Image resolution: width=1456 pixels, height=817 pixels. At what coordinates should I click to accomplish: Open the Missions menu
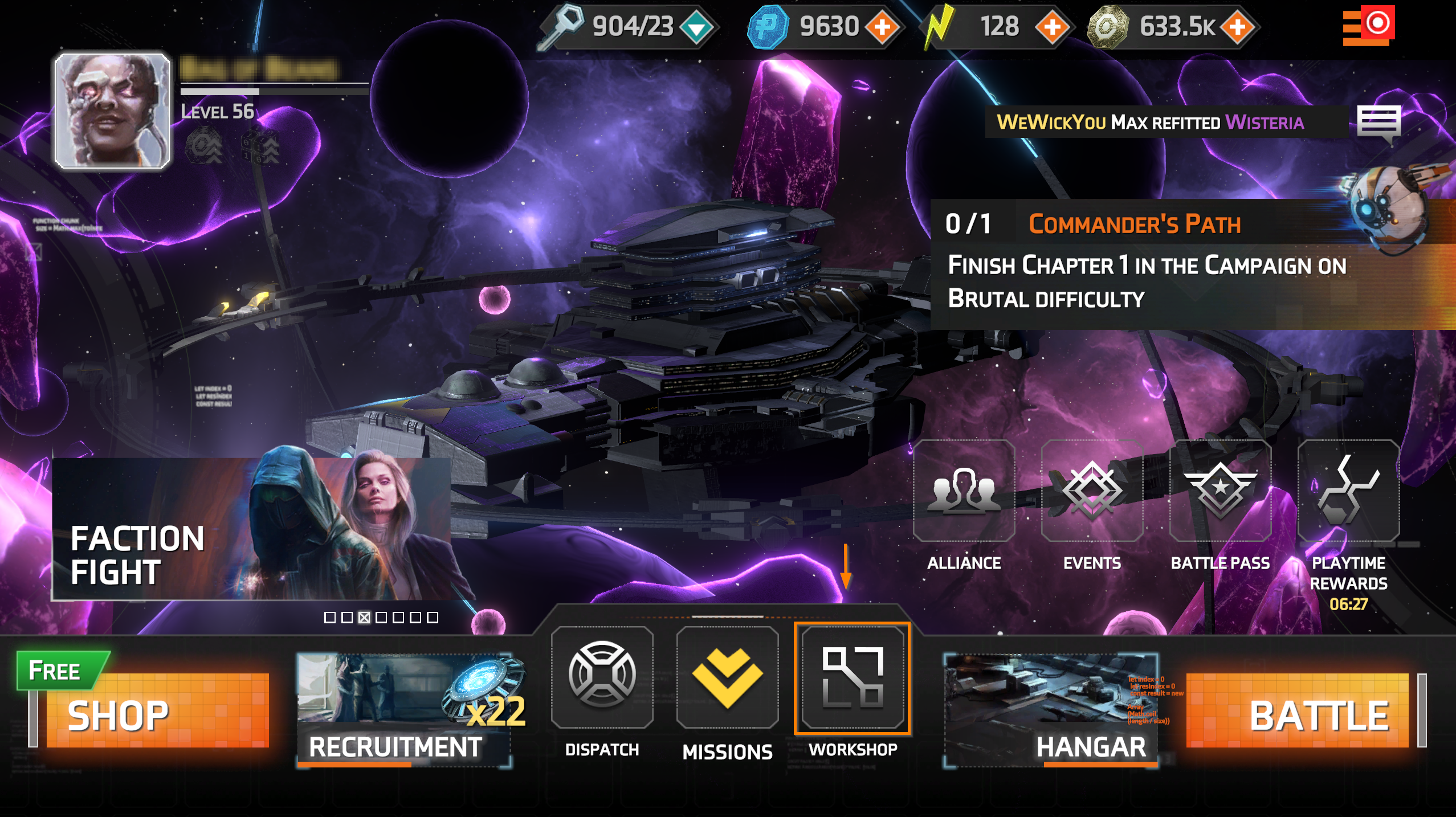(x=727, y=678)
